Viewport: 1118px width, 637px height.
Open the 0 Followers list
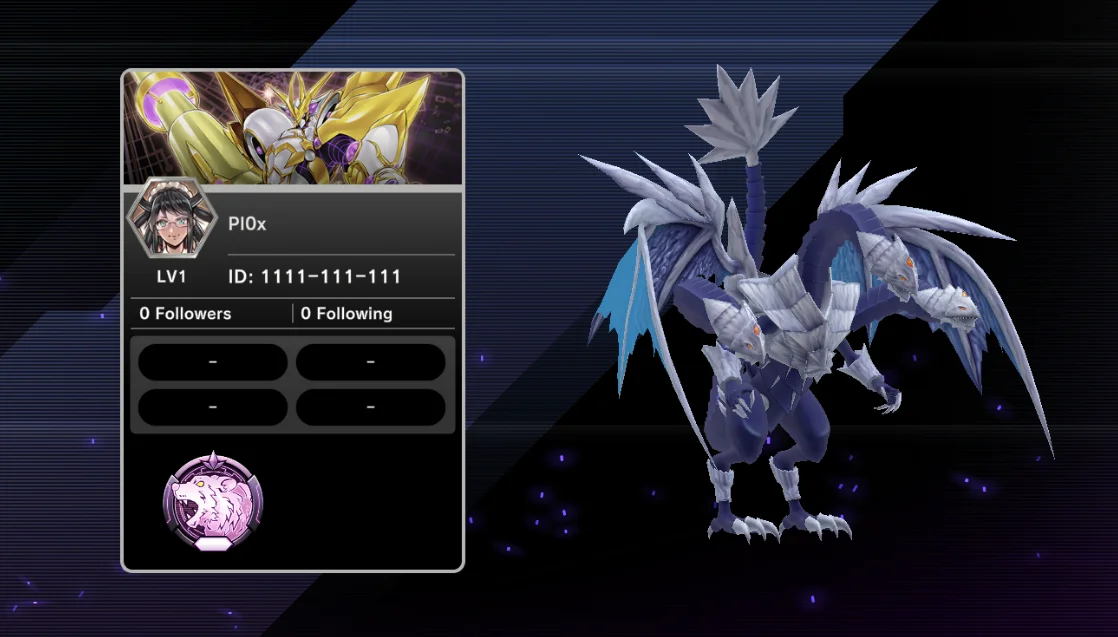click(x=185, y=314)
